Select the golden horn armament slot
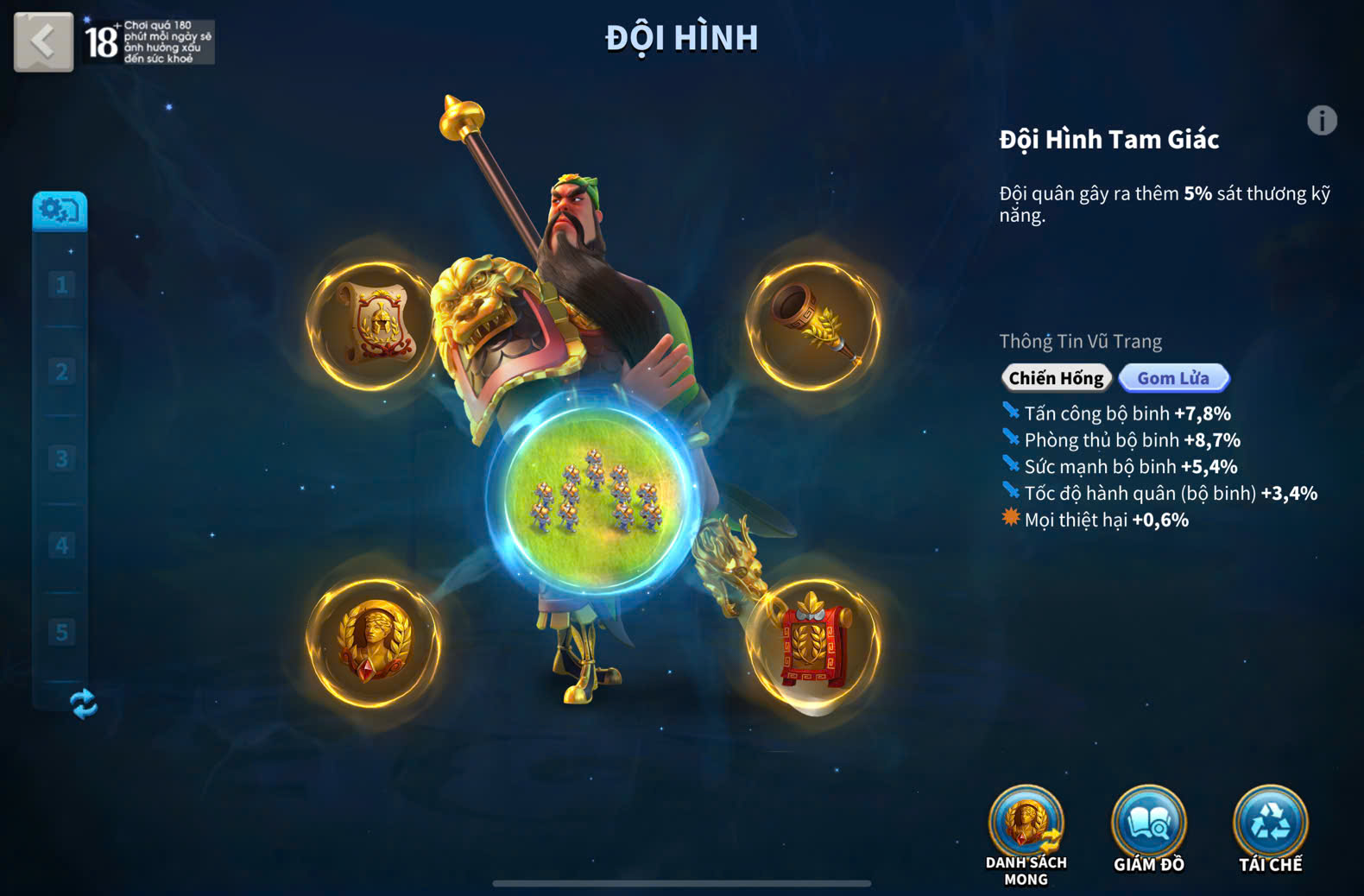The image size is (1364, 896). tap(813, 325)
